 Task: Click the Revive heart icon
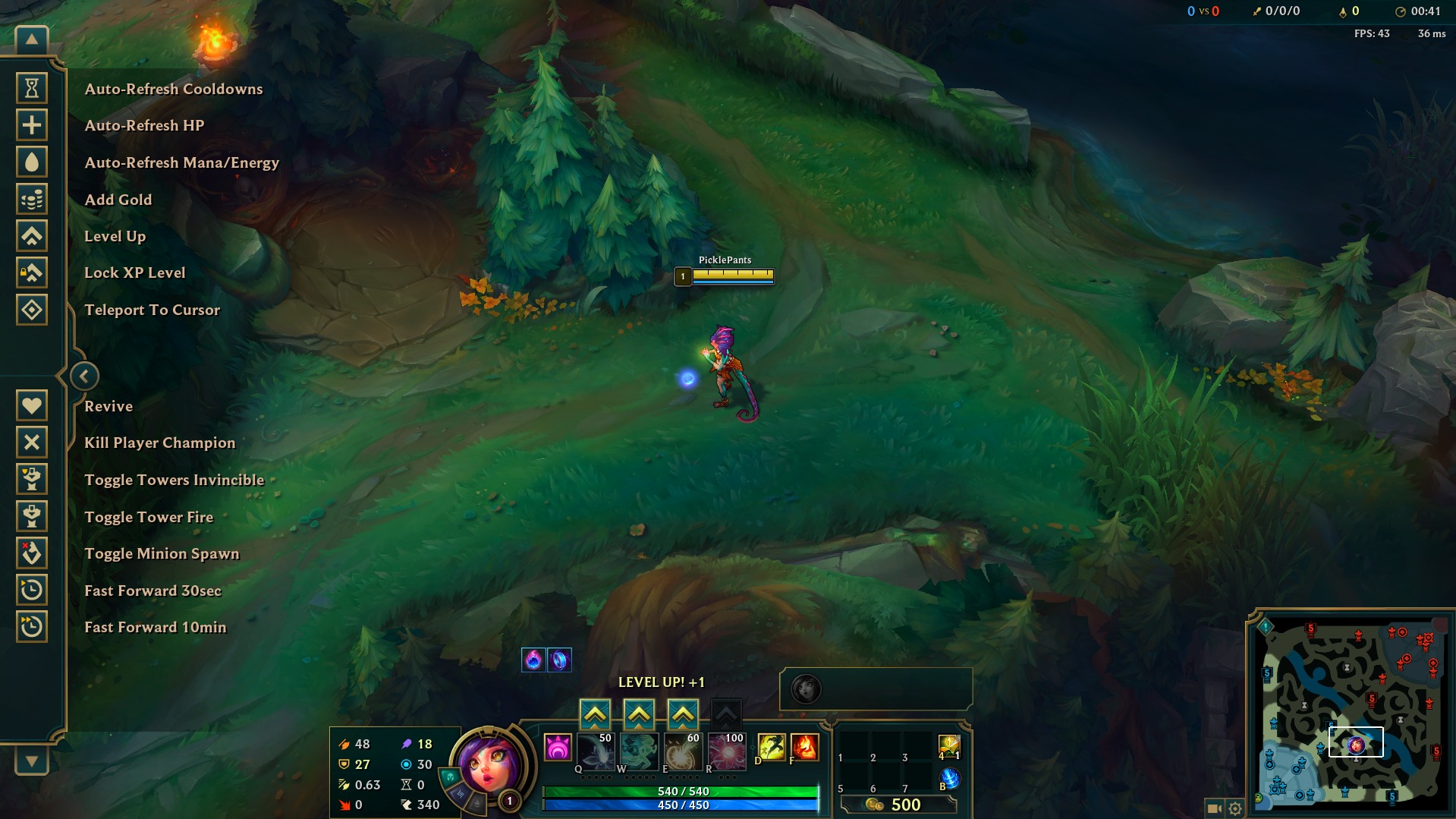tap(30, 405)
